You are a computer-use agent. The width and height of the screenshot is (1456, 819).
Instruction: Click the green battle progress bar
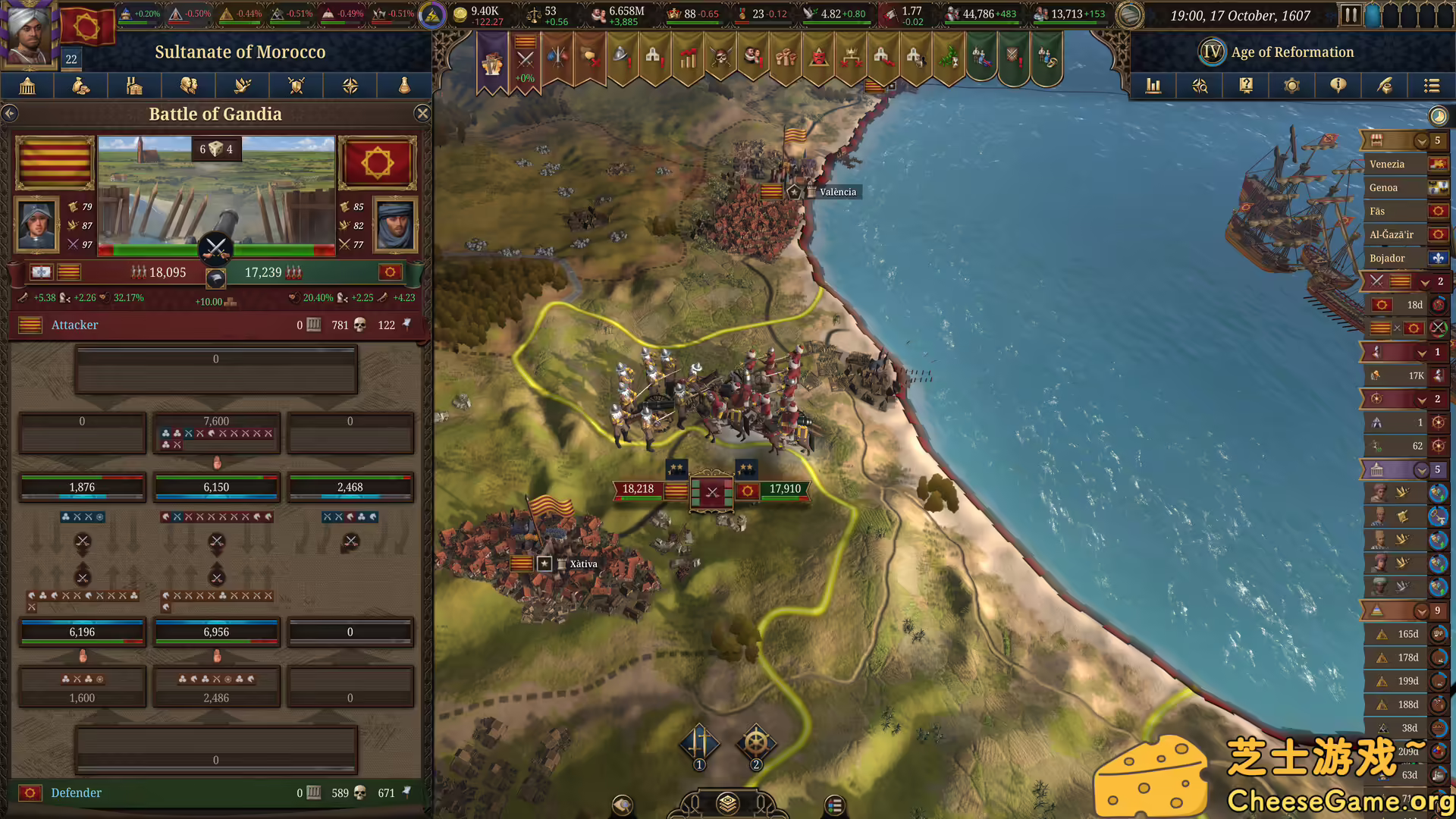pyautogui.click(x=152, y=248)
